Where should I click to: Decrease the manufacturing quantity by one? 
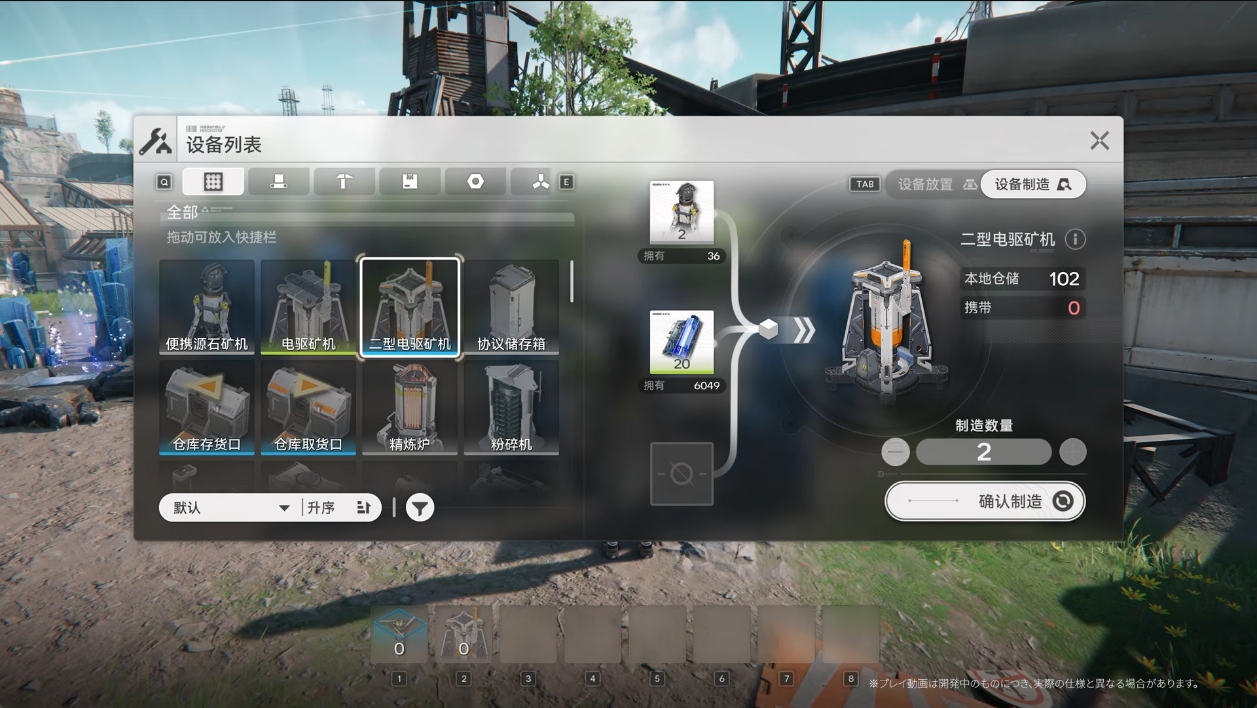coord(895,452)
